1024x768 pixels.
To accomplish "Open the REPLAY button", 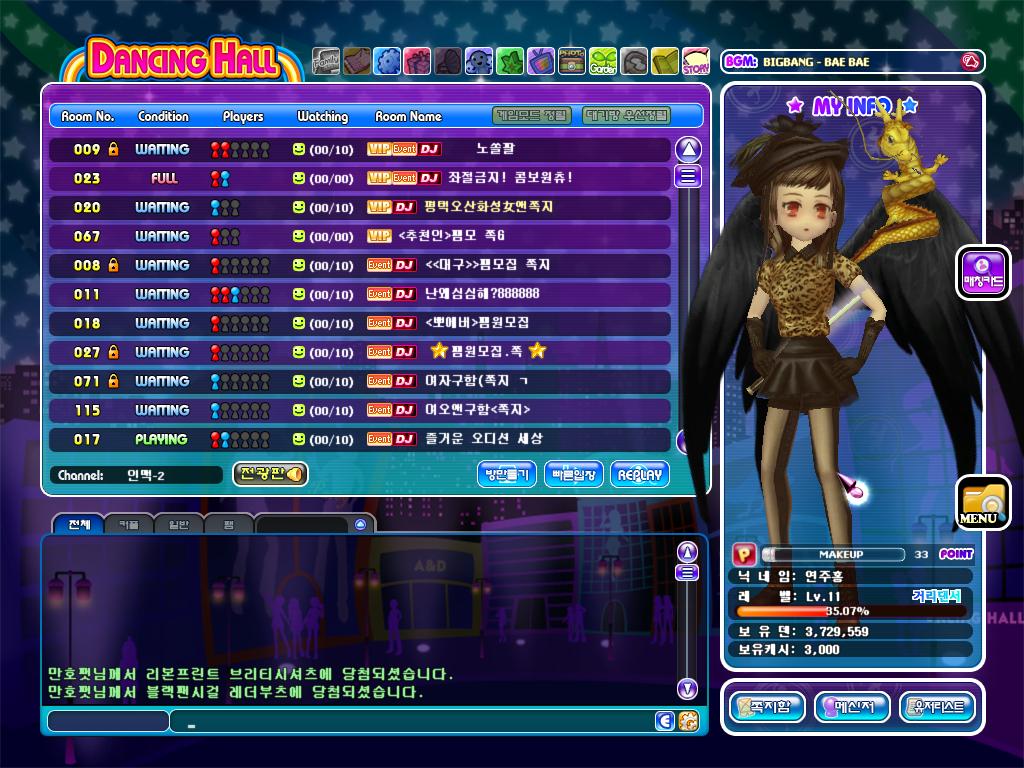I will point(640,474).
